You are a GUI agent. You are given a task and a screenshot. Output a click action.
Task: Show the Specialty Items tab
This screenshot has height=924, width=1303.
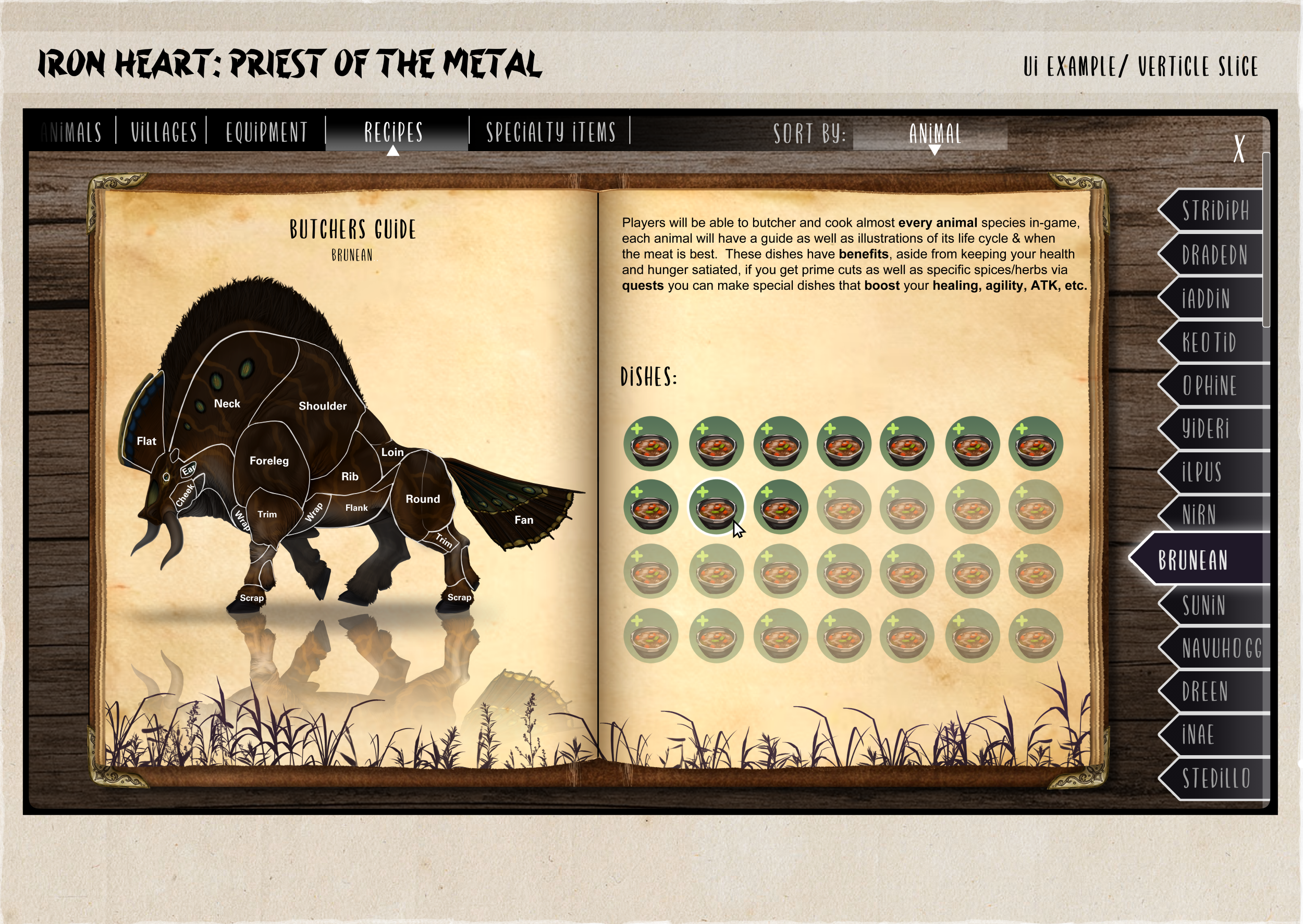click(x=551, y=132)
